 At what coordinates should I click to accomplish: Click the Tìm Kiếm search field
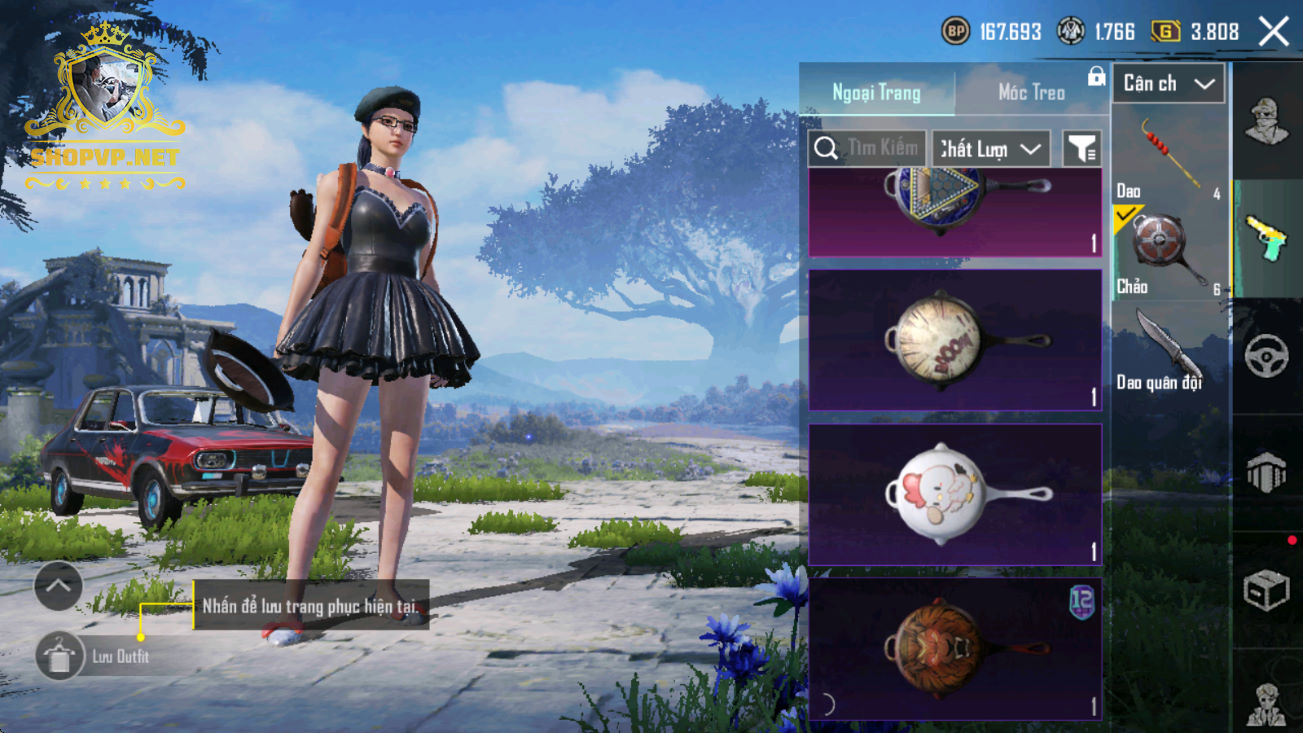point(867,149)
